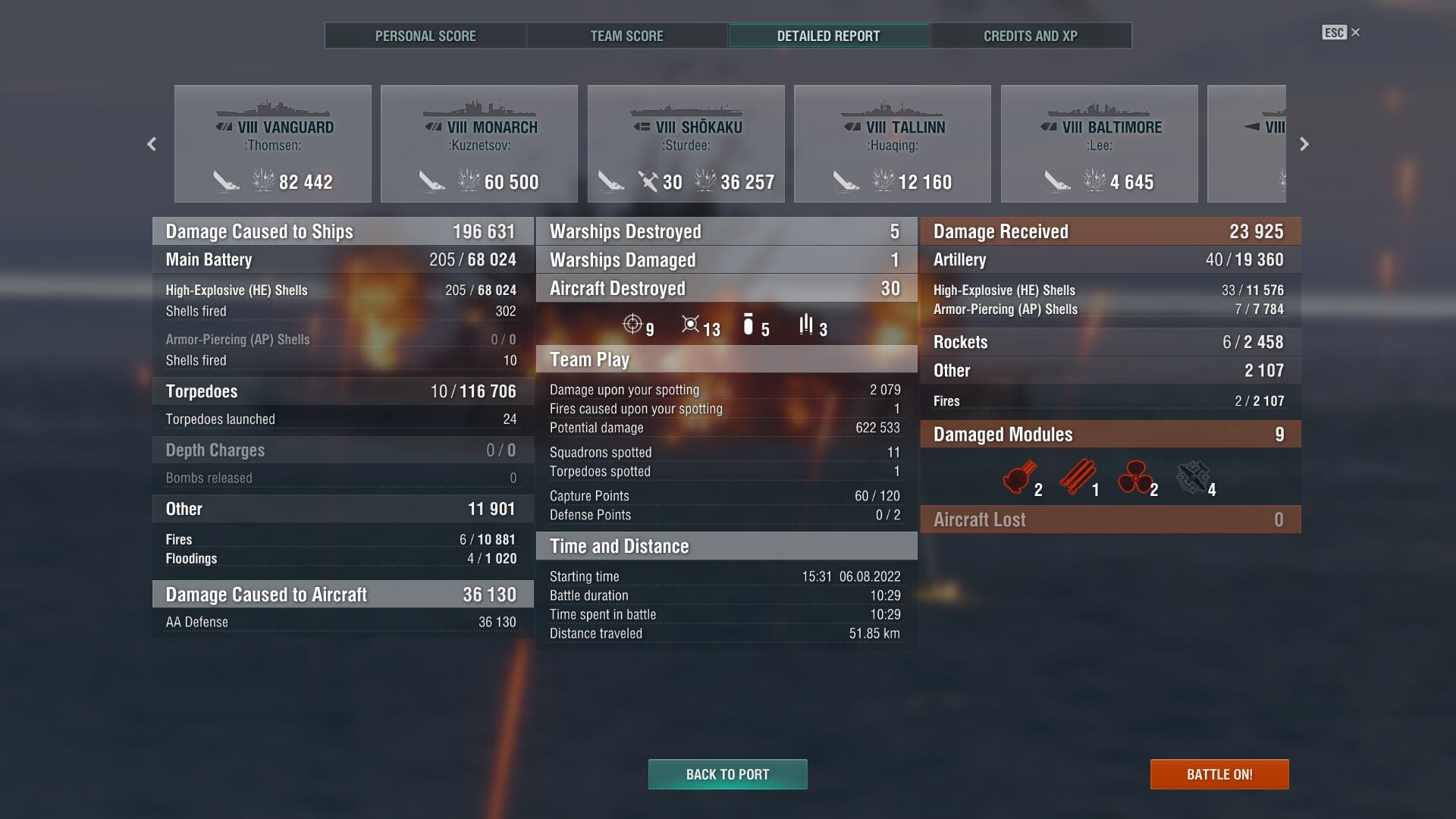Choose the VIII Monarch ship card
The image size is (1456, 819).
coord(479,144)
